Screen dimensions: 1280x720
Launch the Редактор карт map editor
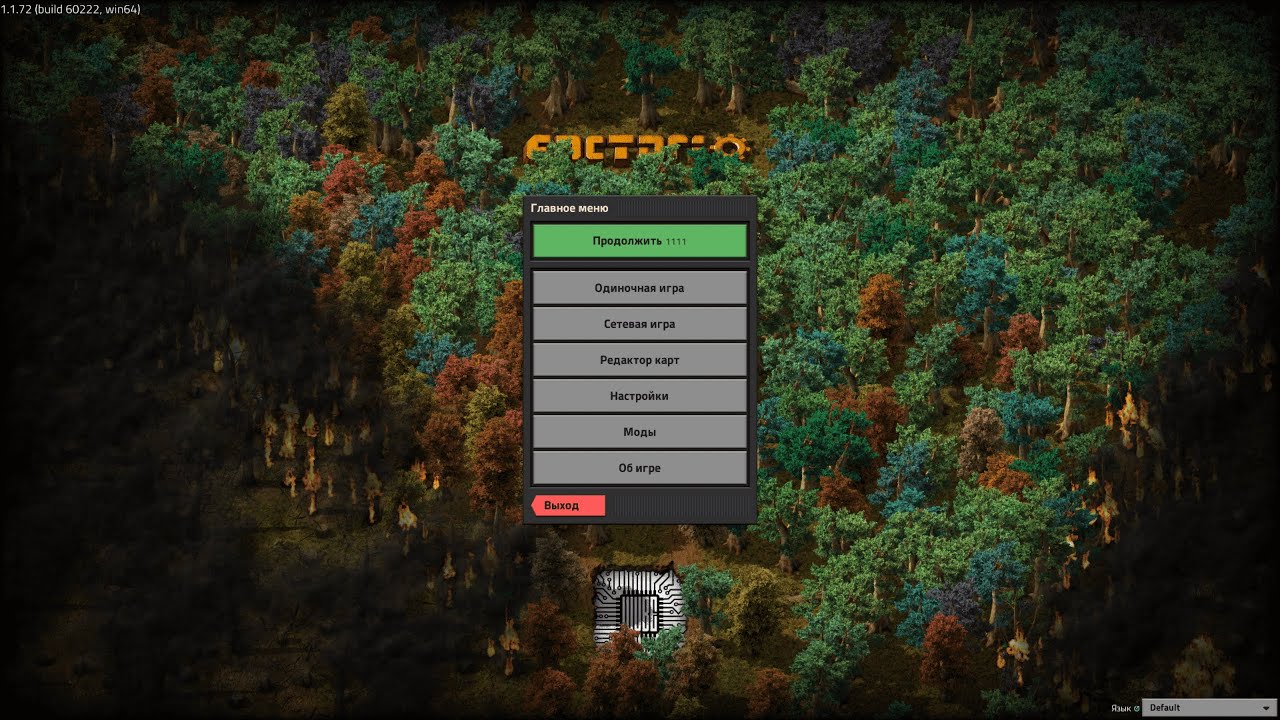(x=639, y=360)
